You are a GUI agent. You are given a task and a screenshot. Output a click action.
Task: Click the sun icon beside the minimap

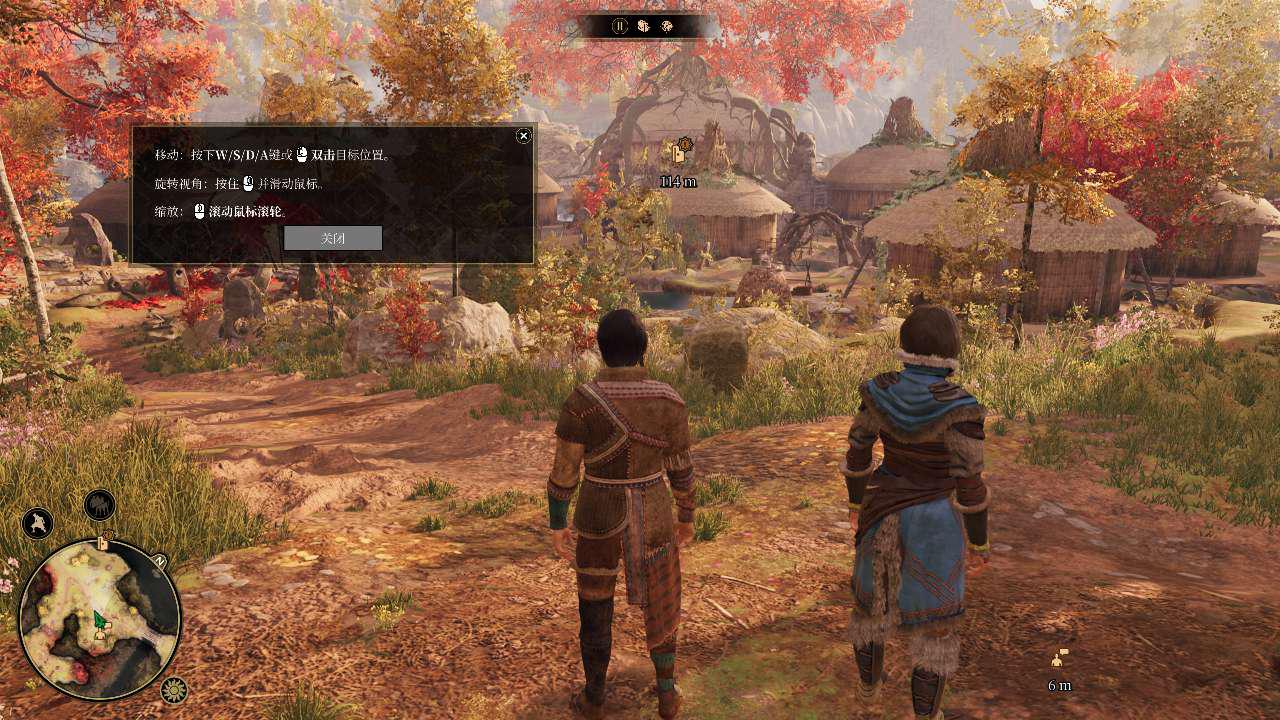pos(174,690)
